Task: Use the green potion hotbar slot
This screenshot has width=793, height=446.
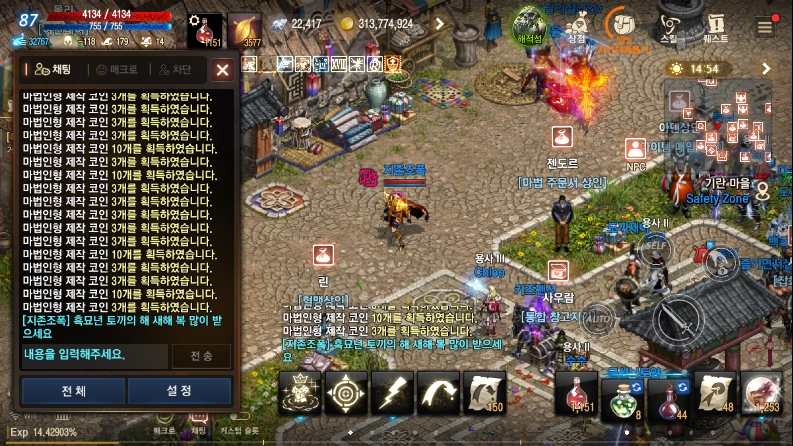Action: (620, 392)
